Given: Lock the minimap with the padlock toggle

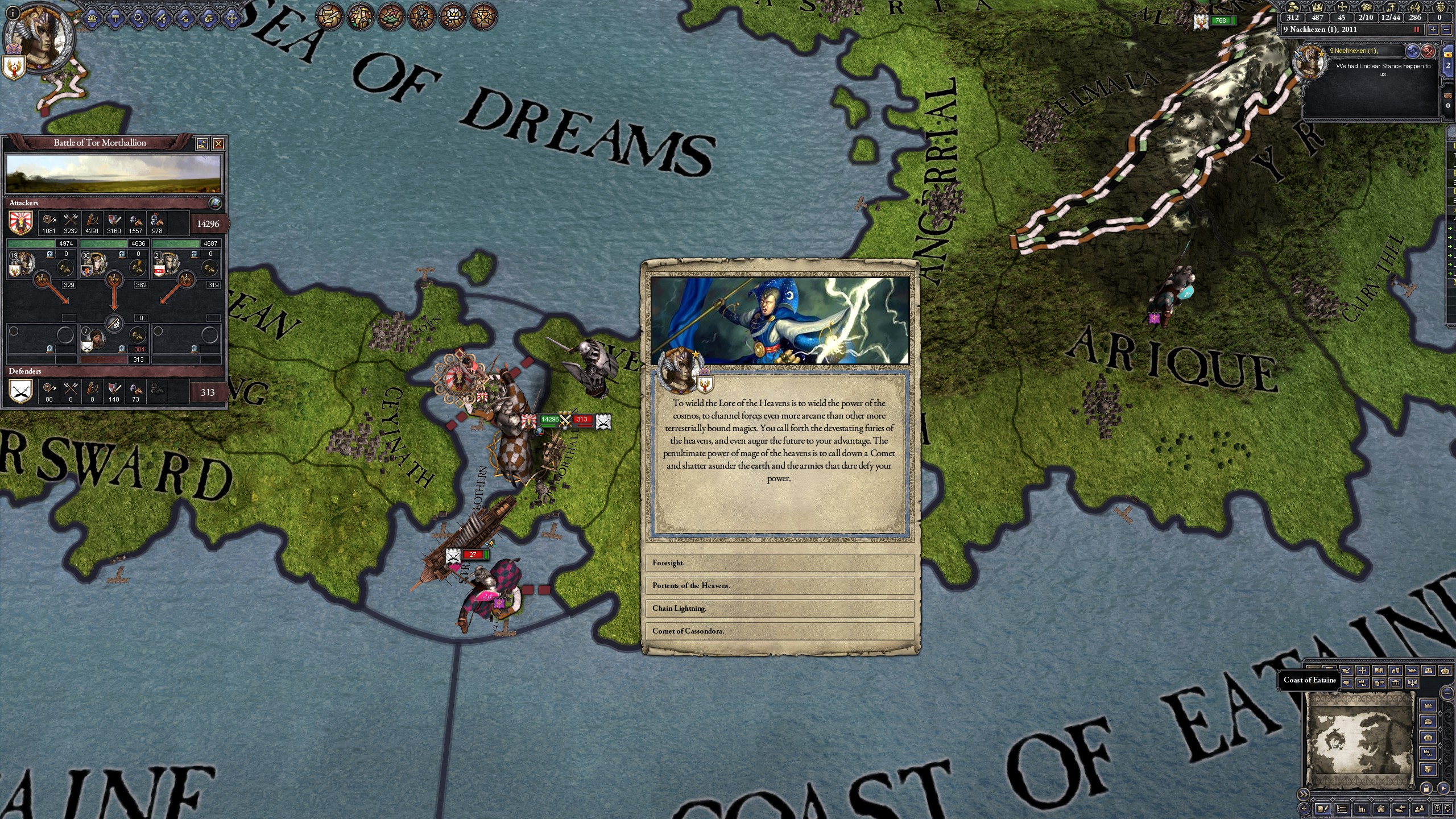Looking at the screenshot, I should 1426,789.
